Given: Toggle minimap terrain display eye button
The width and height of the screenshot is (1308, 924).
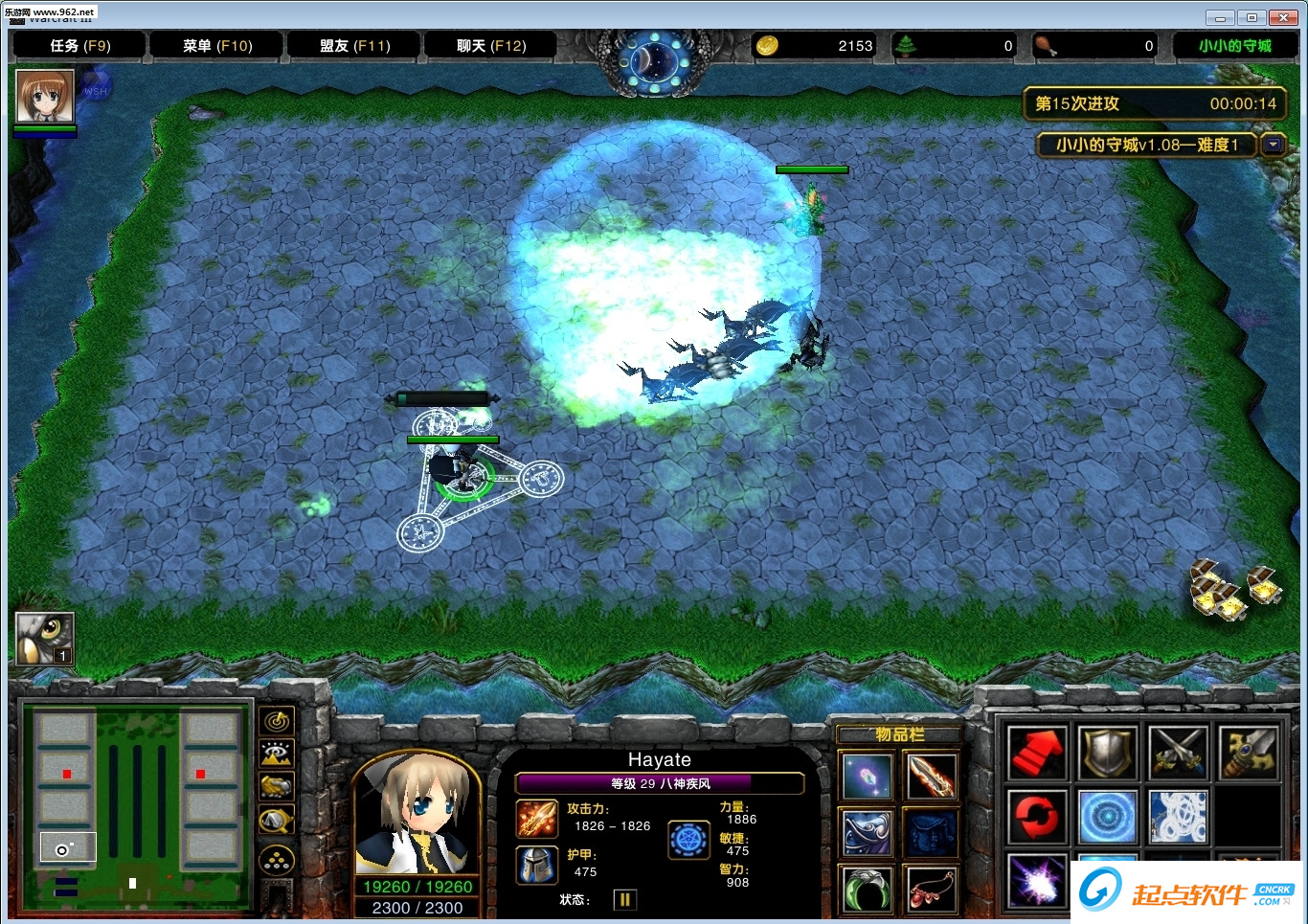Looking at the screenshot, I should 277,755.
